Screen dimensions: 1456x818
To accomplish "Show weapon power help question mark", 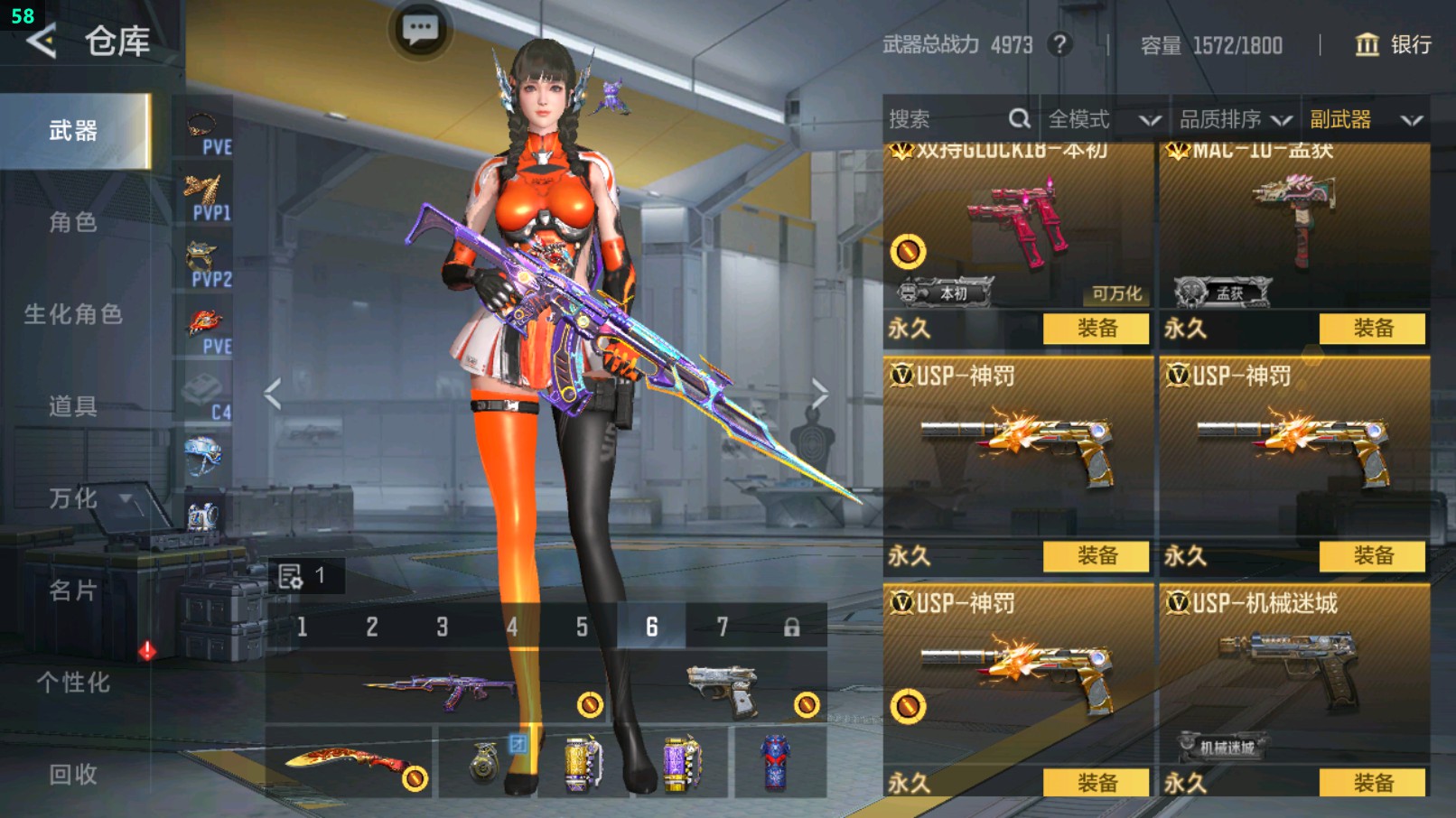I will [x=1059, y=44].
